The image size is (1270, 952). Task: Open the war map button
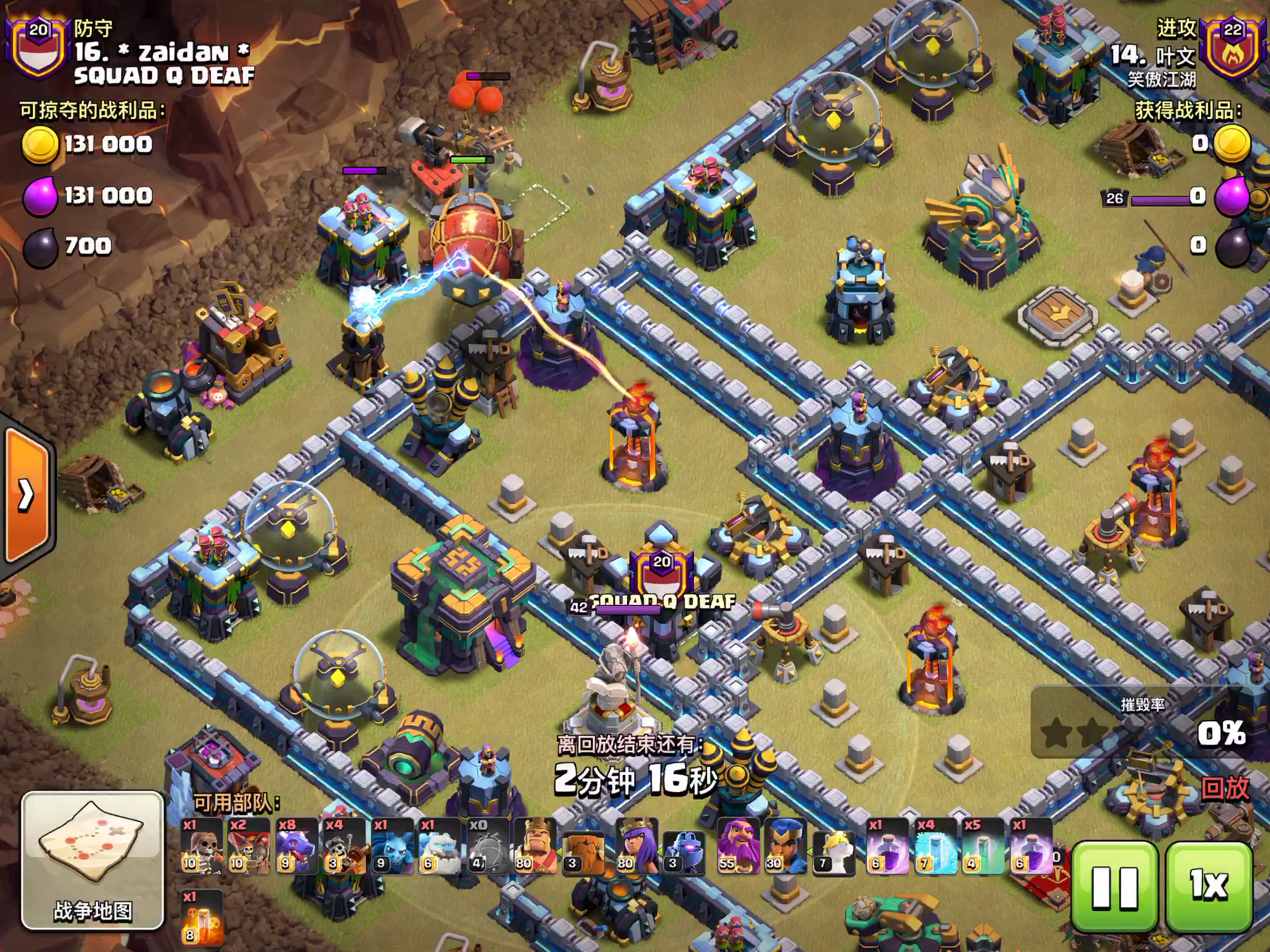93,860
